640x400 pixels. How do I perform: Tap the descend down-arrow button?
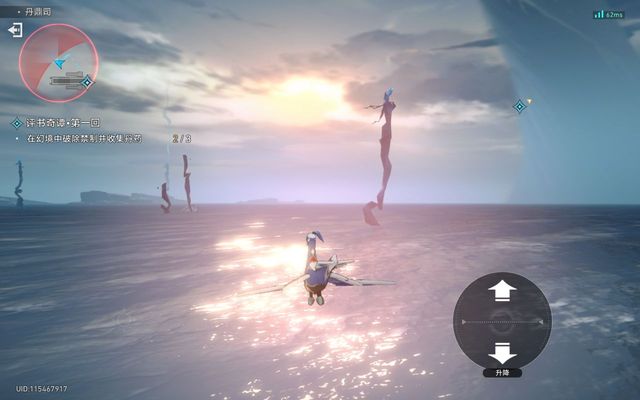tap(501, 352)
